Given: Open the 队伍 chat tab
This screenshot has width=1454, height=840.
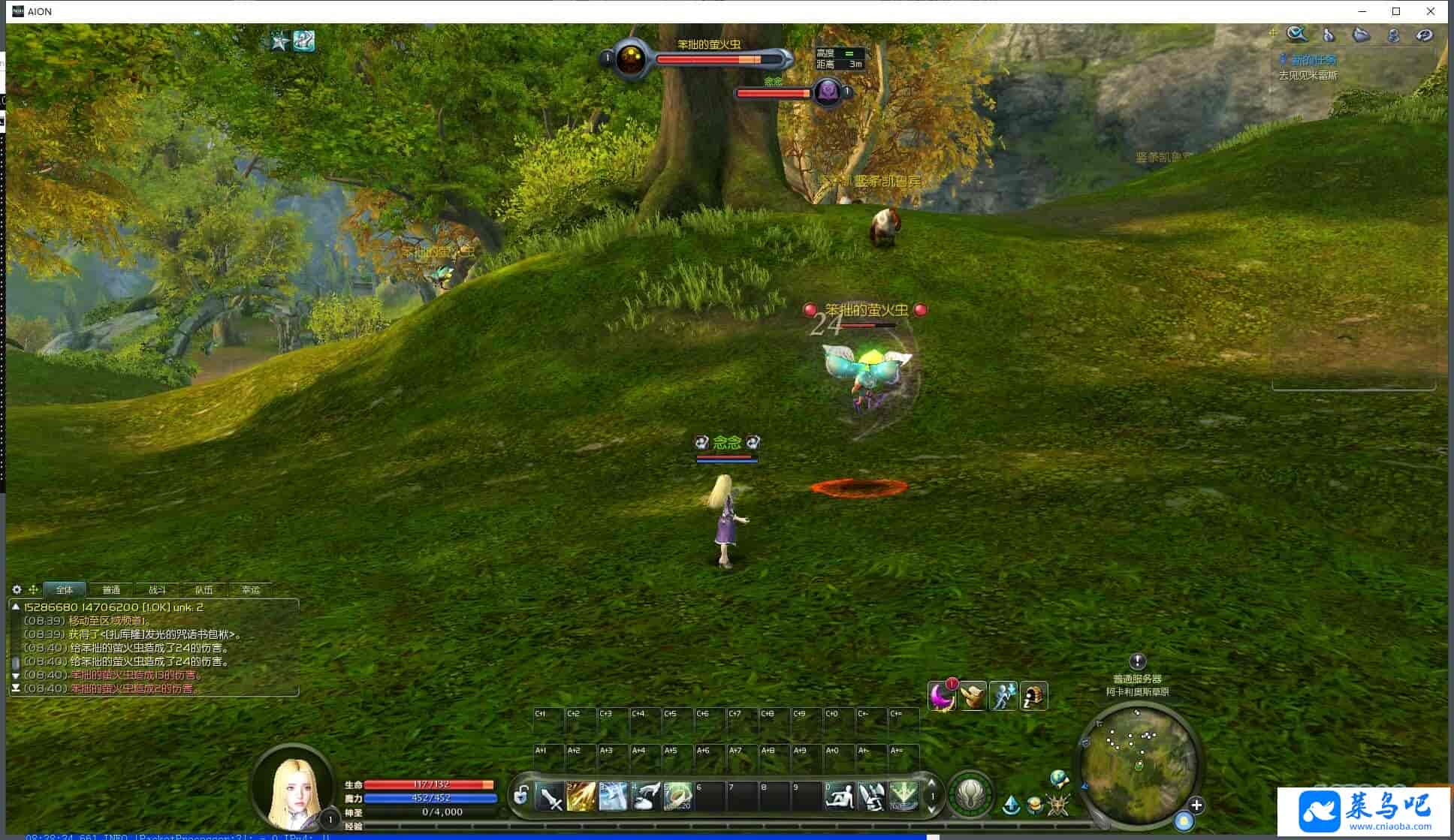Looking at the screenshot, I should 204,590.
